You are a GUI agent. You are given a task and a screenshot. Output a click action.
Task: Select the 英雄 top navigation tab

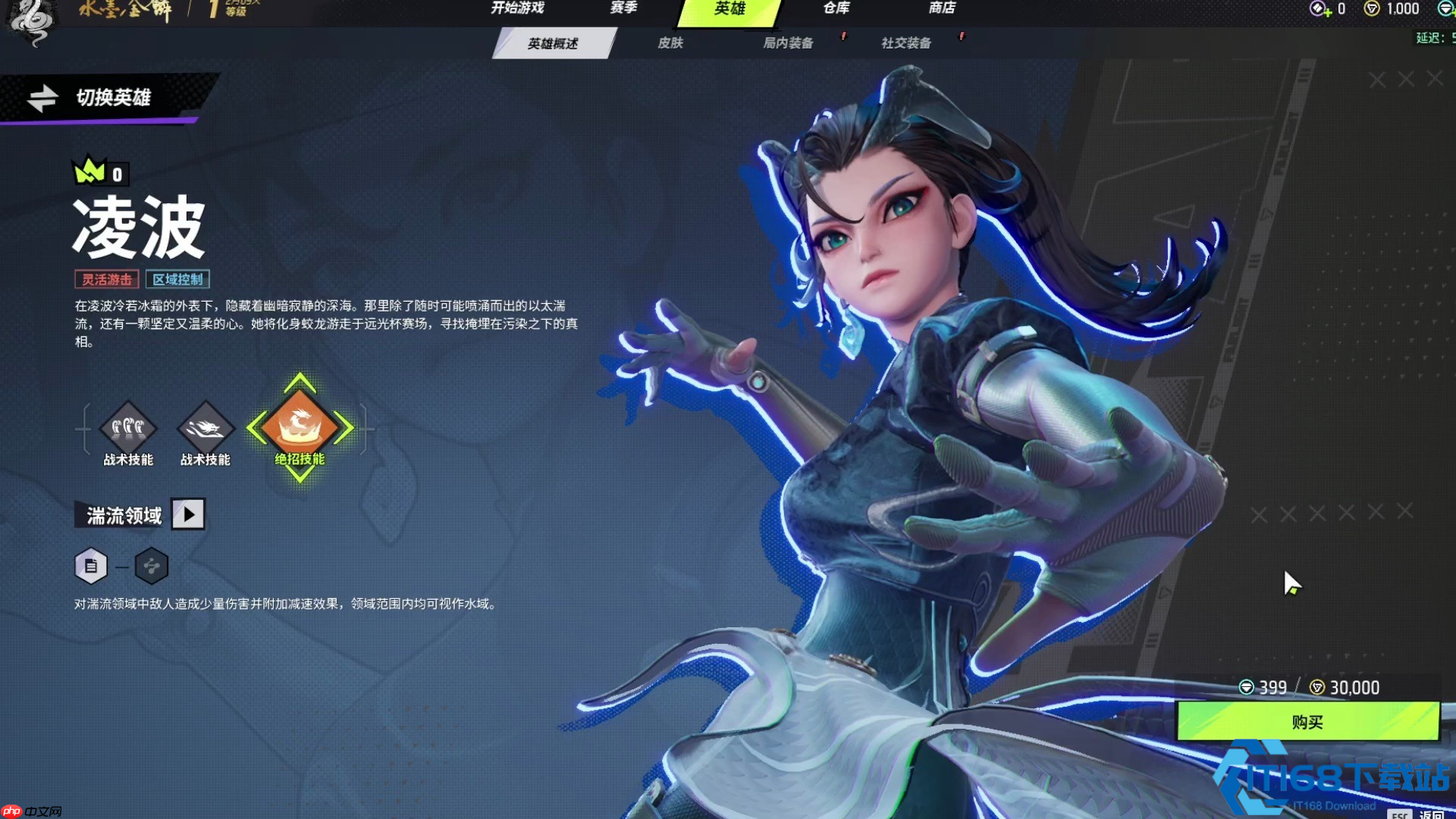[730, 9]
